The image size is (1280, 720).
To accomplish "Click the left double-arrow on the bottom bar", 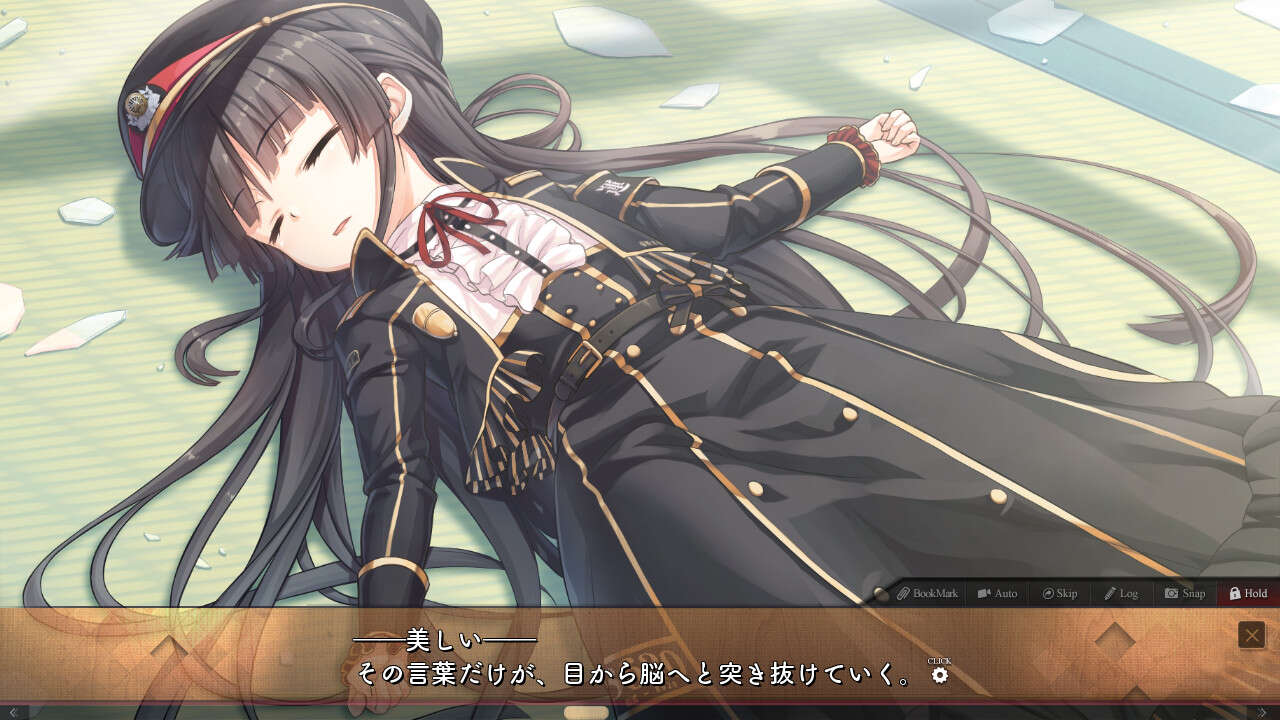I will pos(13,712).
